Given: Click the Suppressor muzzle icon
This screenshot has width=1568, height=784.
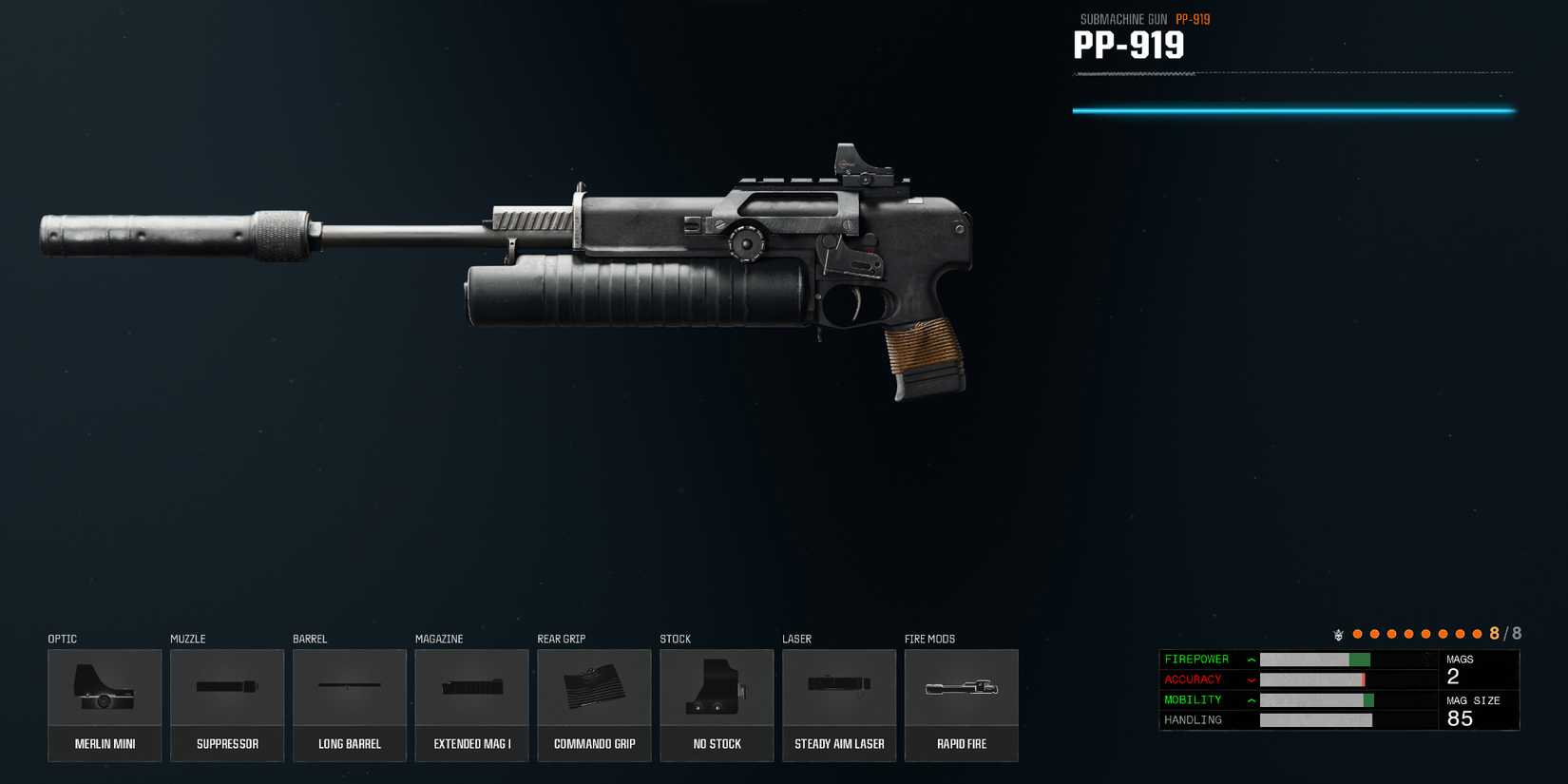Looking at the screenshot, I should [x=227, y=686].
